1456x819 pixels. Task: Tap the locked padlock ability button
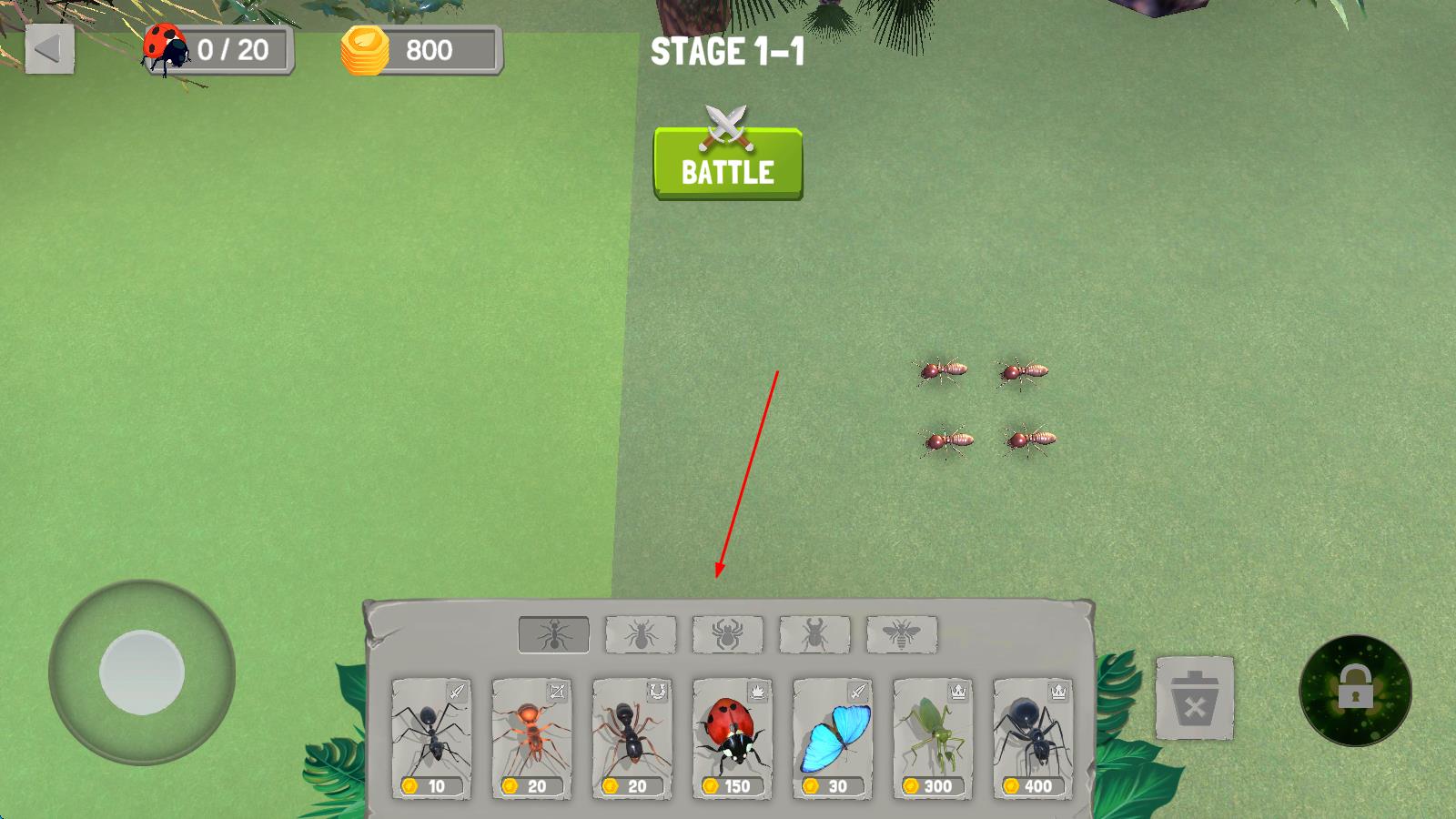click(x=1355, y=691)
